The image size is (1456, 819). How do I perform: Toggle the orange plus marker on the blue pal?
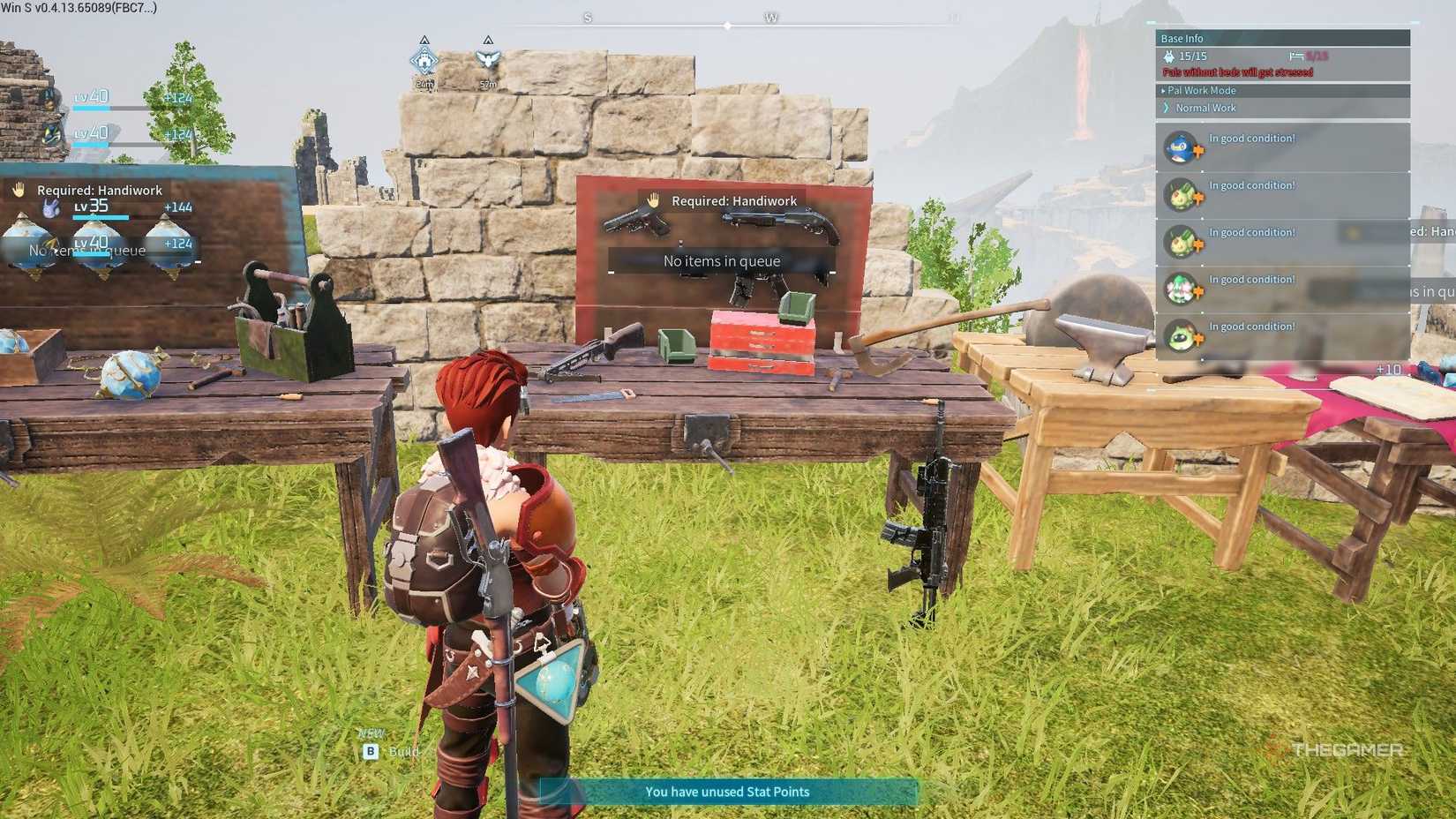tap(1199, 150)
